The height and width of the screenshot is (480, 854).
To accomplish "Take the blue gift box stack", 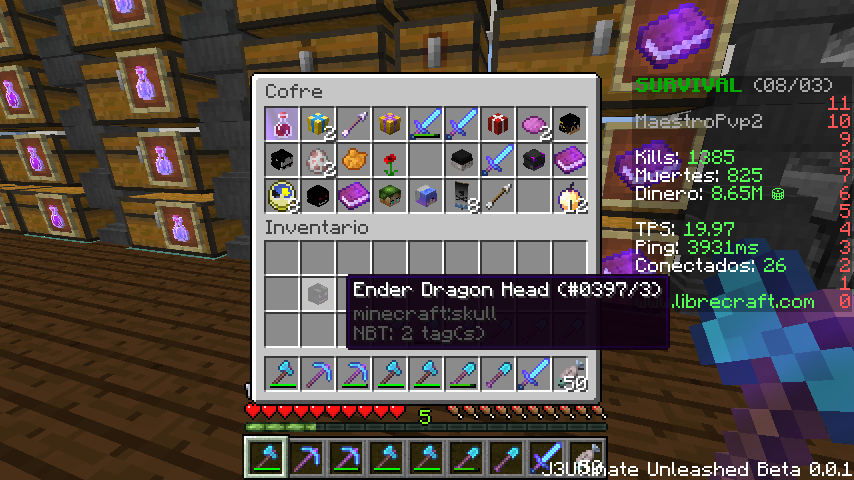I will 319,124.
